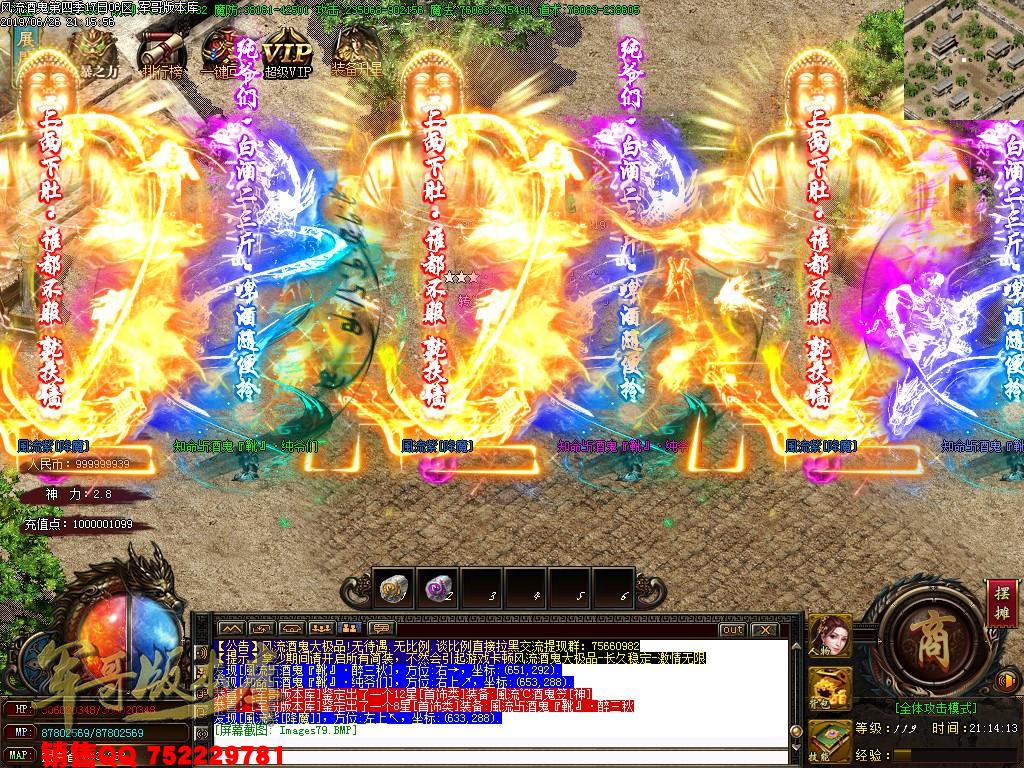The width and height of the screenshot is (1024, 768).
Task: Close the chat panel with the X button
Action: (765, 629)
